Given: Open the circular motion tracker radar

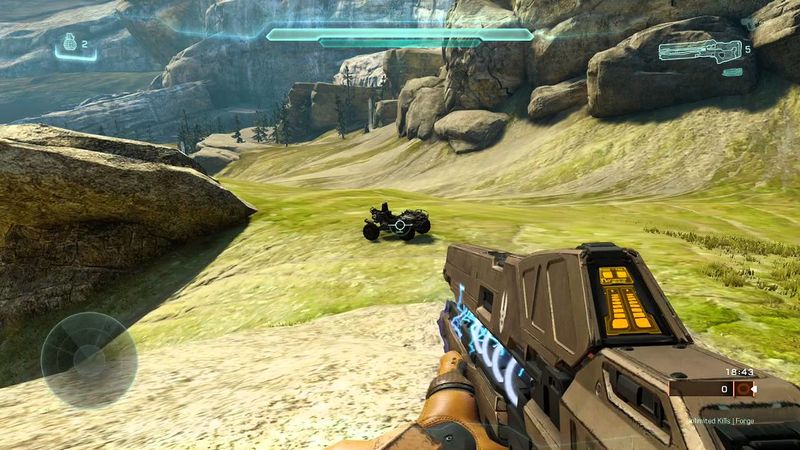Looking at the screenshot, I should click(x=88, y=359).
